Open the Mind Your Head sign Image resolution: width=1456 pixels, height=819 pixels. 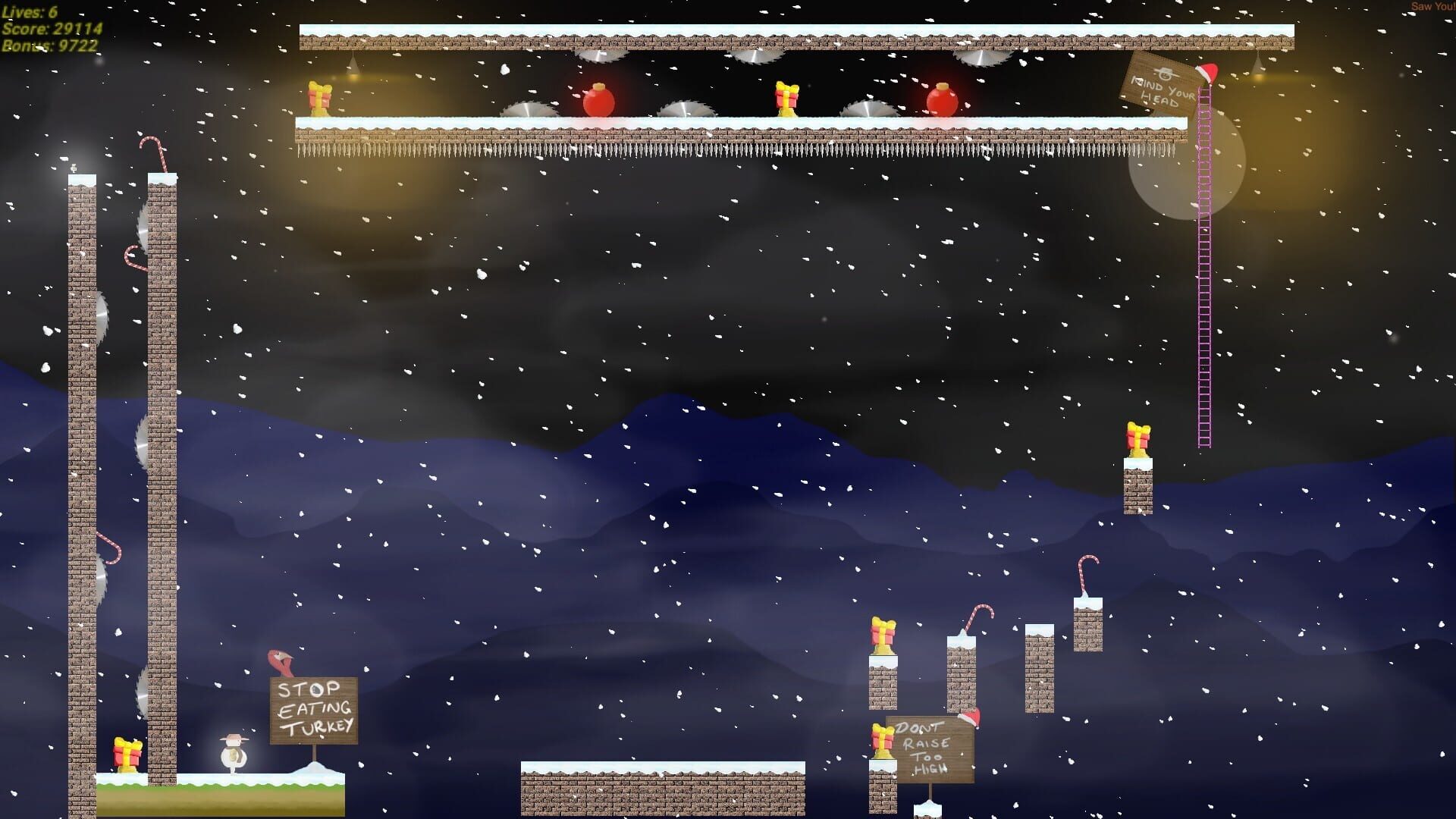pyautogui.click(x=1159, y=87)
